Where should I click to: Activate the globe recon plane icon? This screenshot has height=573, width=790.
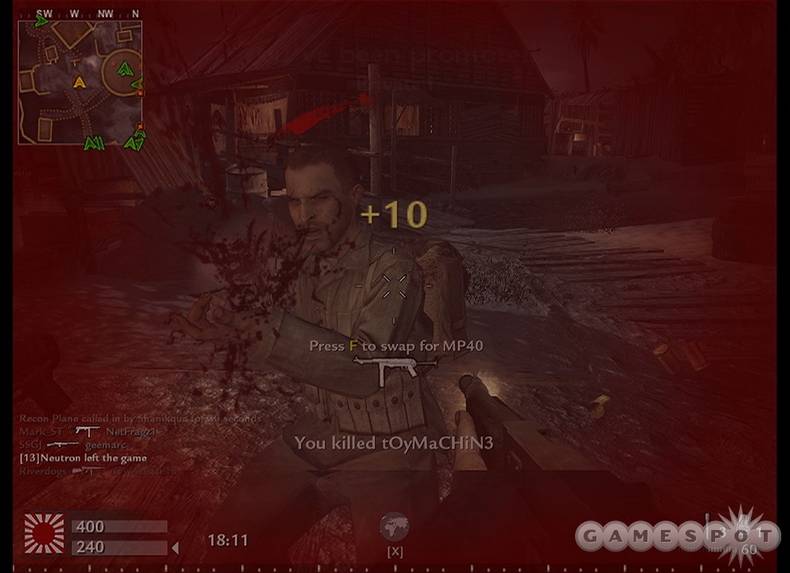click(395, 527)
